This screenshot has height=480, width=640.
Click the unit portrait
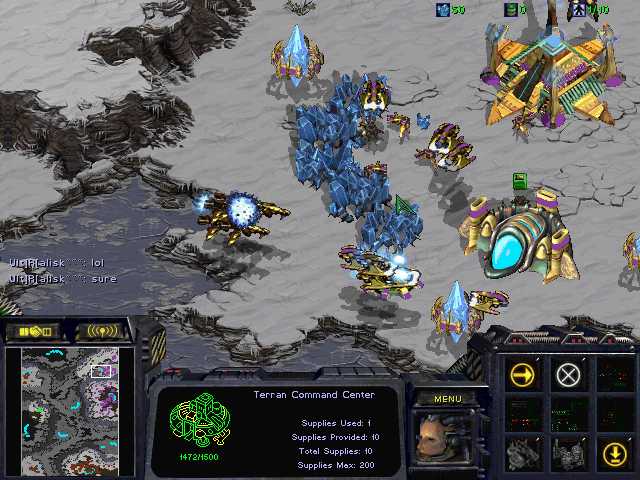pyautogui.click(x=446, y=438)
